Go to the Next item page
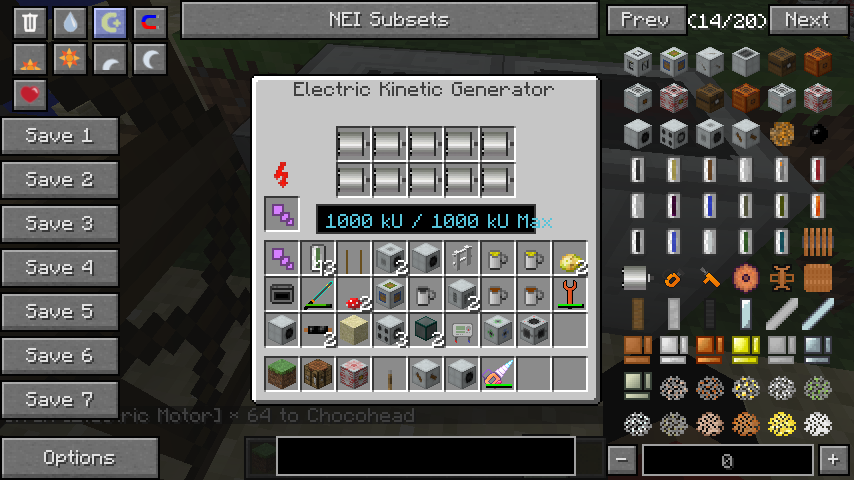The image size is (854, 480). (806, 20)
